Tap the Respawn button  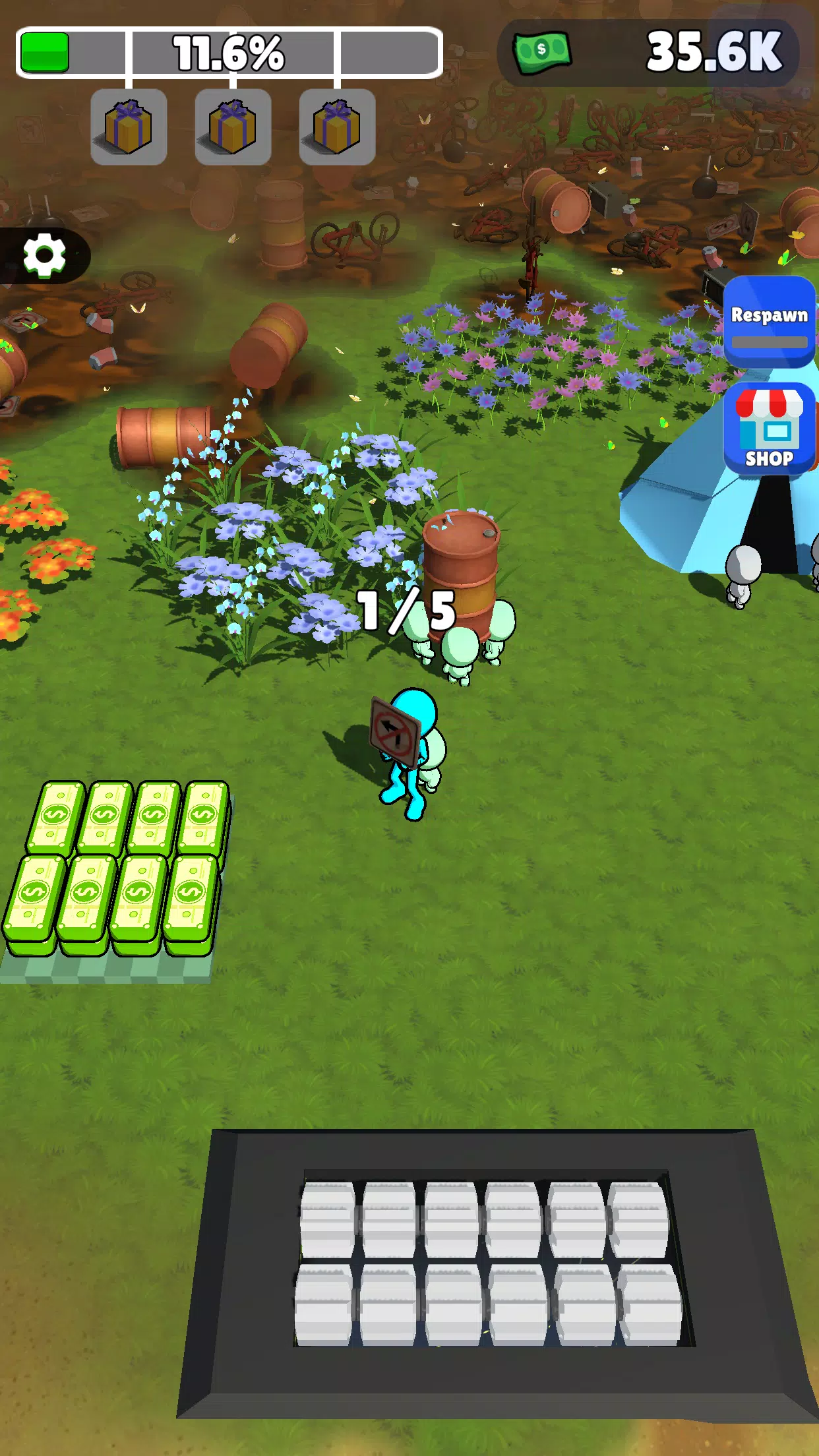click(769, 322)
